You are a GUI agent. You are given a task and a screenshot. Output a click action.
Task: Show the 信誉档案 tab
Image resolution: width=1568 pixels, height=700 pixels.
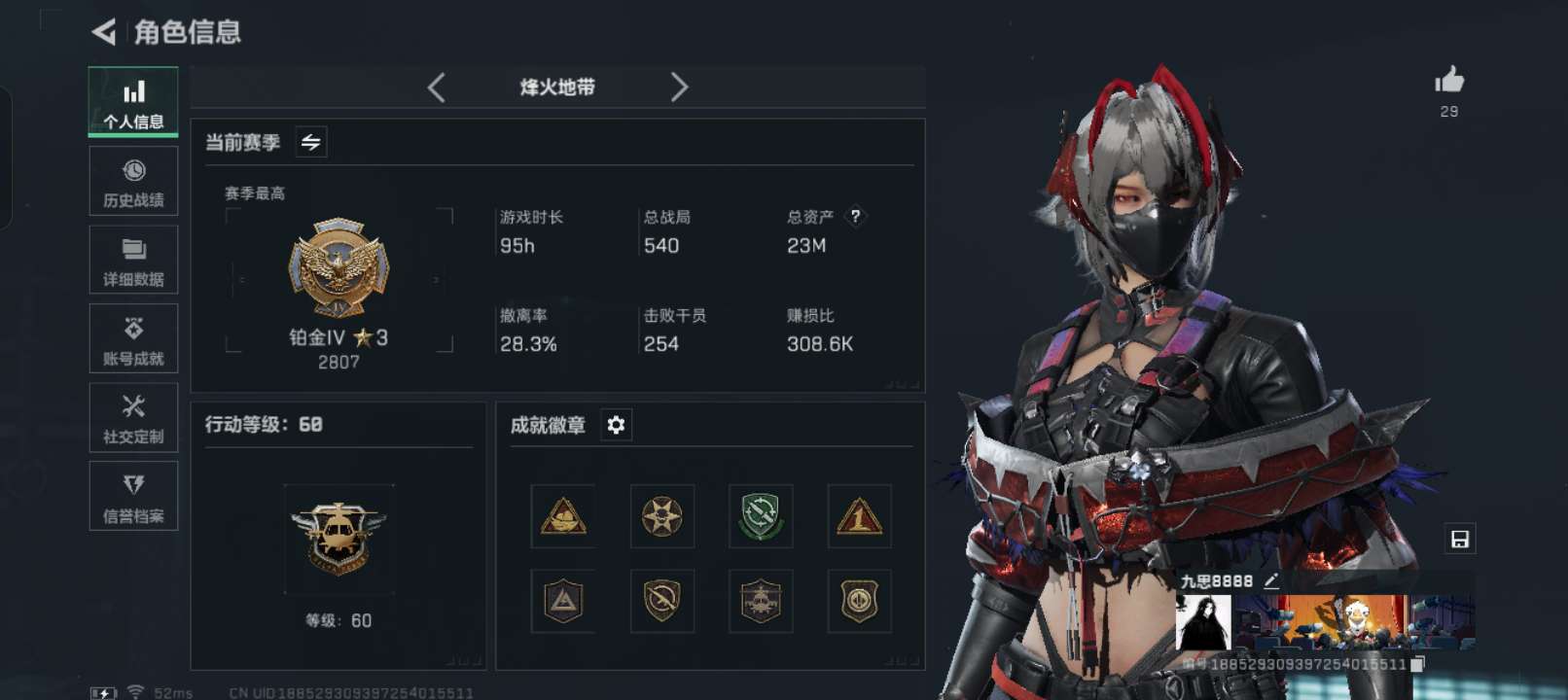pos(133,497)
